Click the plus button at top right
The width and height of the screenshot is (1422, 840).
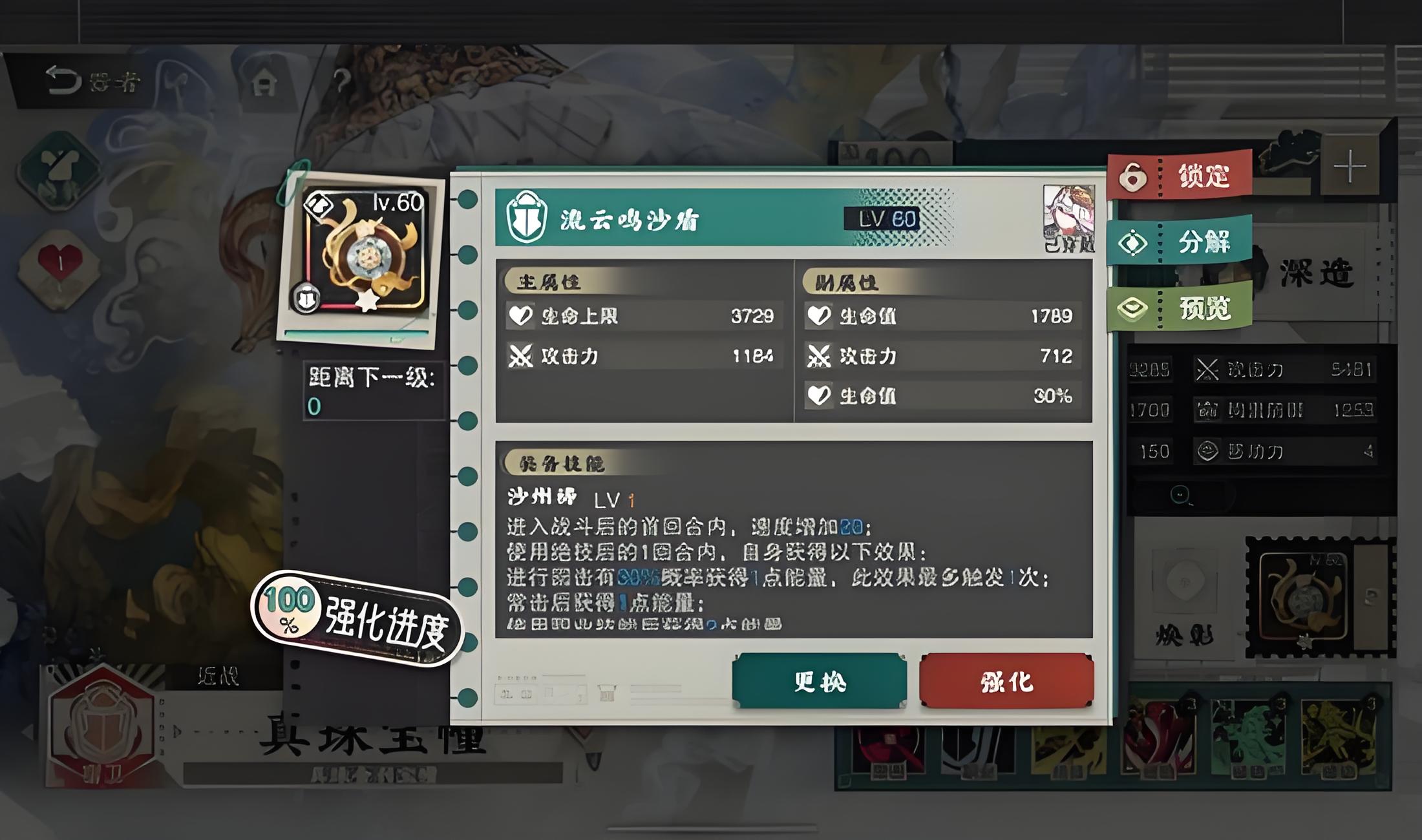1350,167
